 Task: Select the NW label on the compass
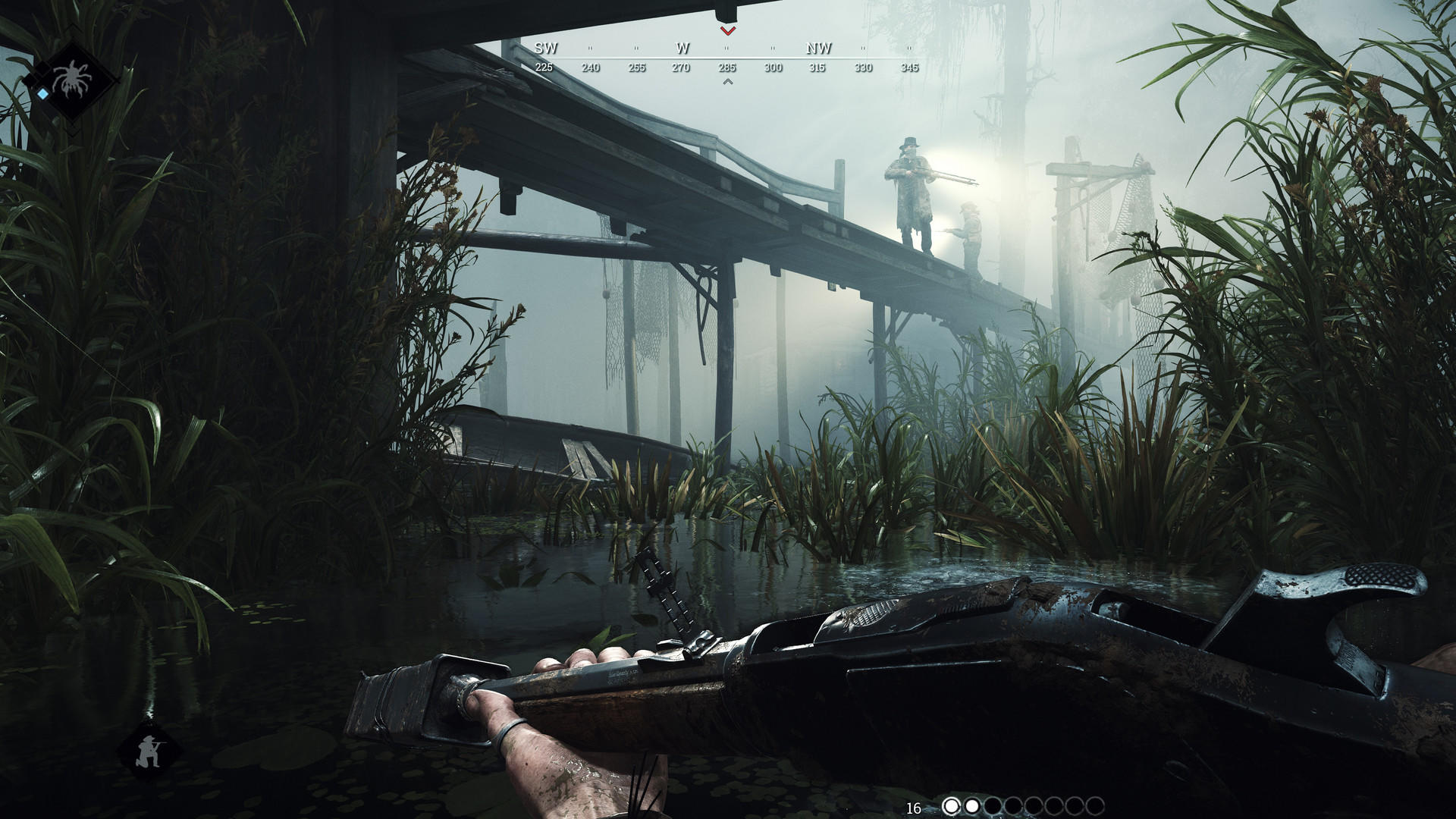click(820, 47)
